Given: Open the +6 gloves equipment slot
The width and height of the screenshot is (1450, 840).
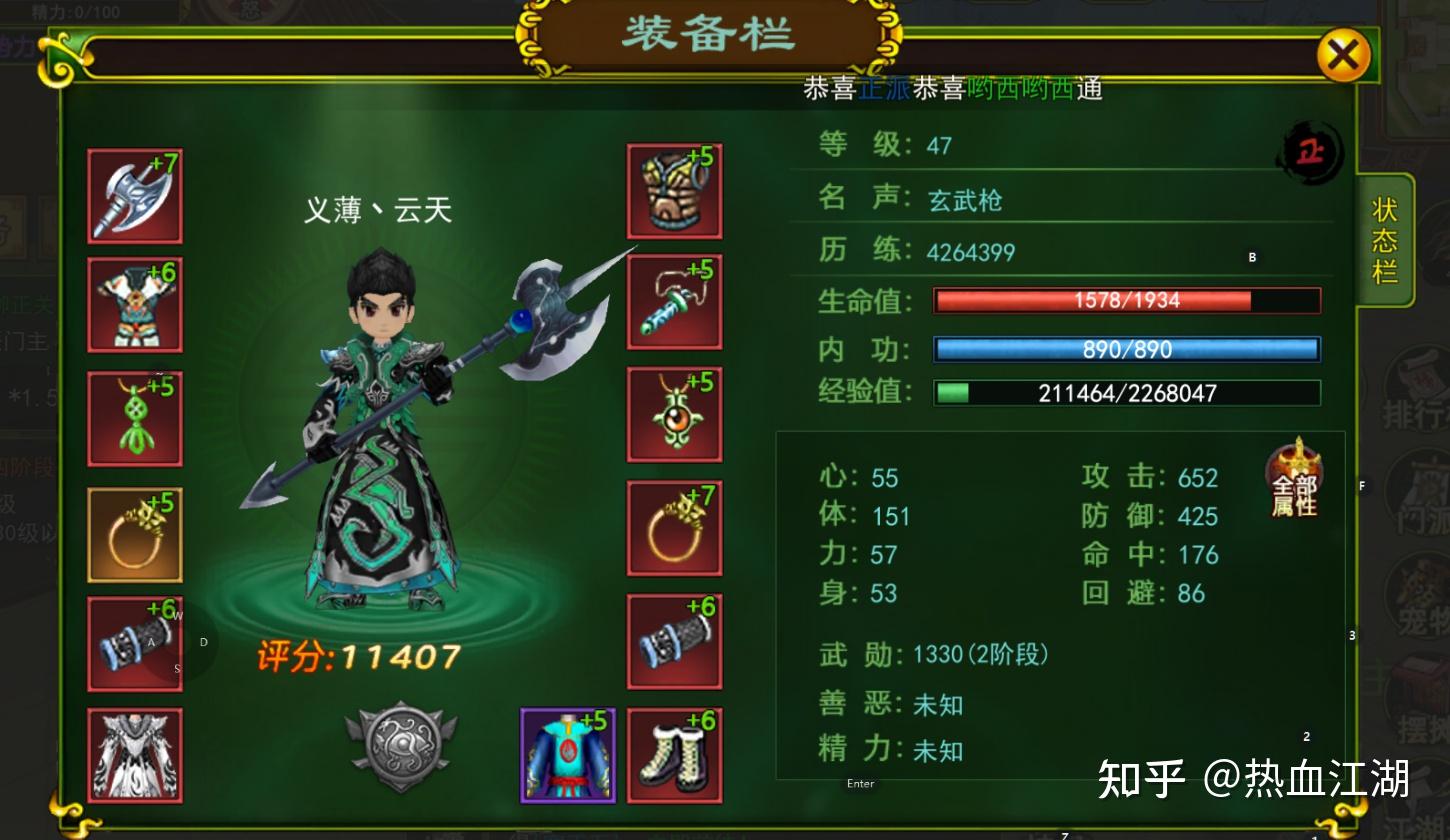Looking at the screenshot, I should pyautogui.click(x=674, y=639).
